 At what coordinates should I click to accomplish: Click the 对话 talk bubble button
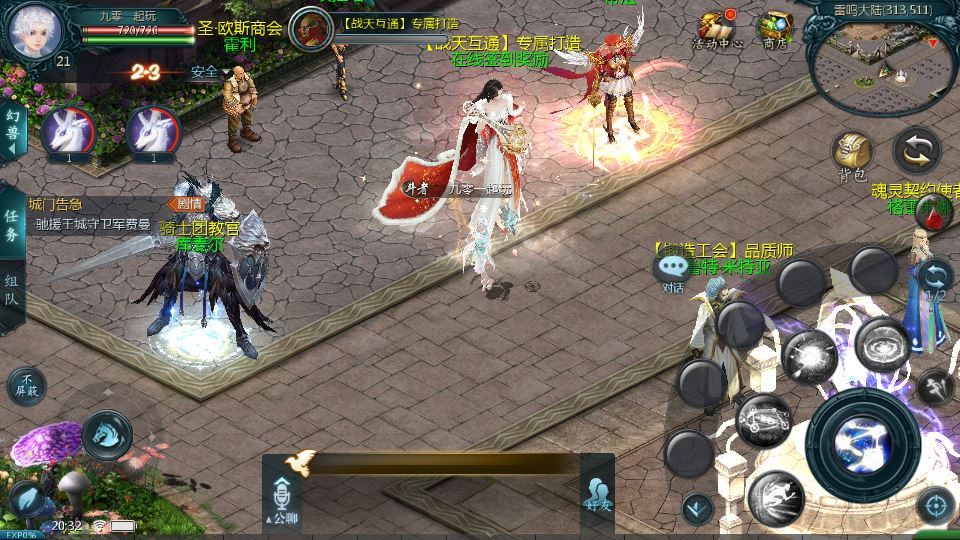[671, 270]
